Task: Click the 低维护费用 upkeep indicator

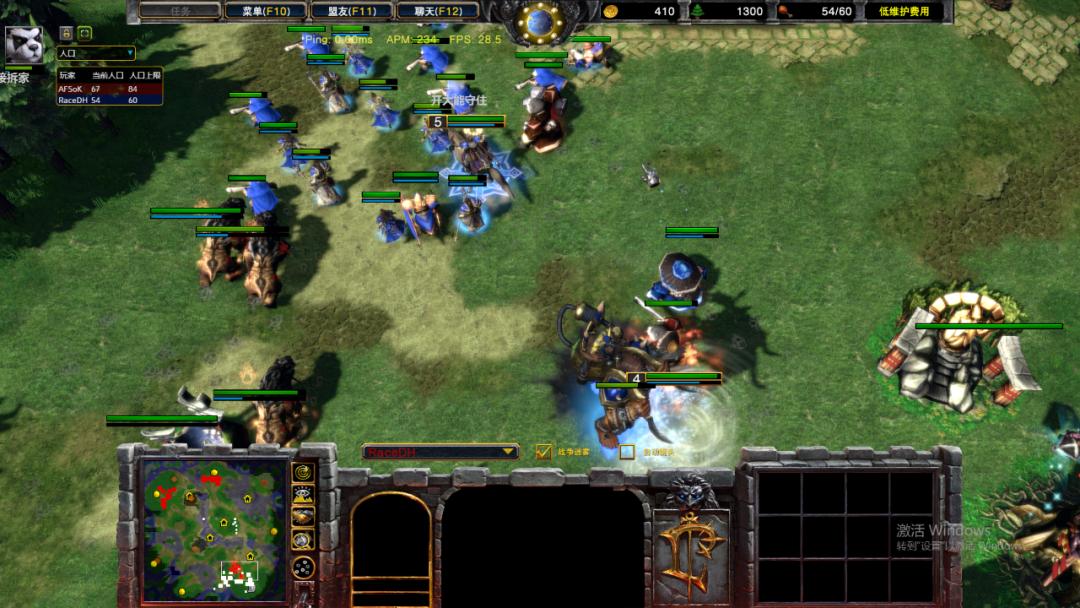Action: 903,11
